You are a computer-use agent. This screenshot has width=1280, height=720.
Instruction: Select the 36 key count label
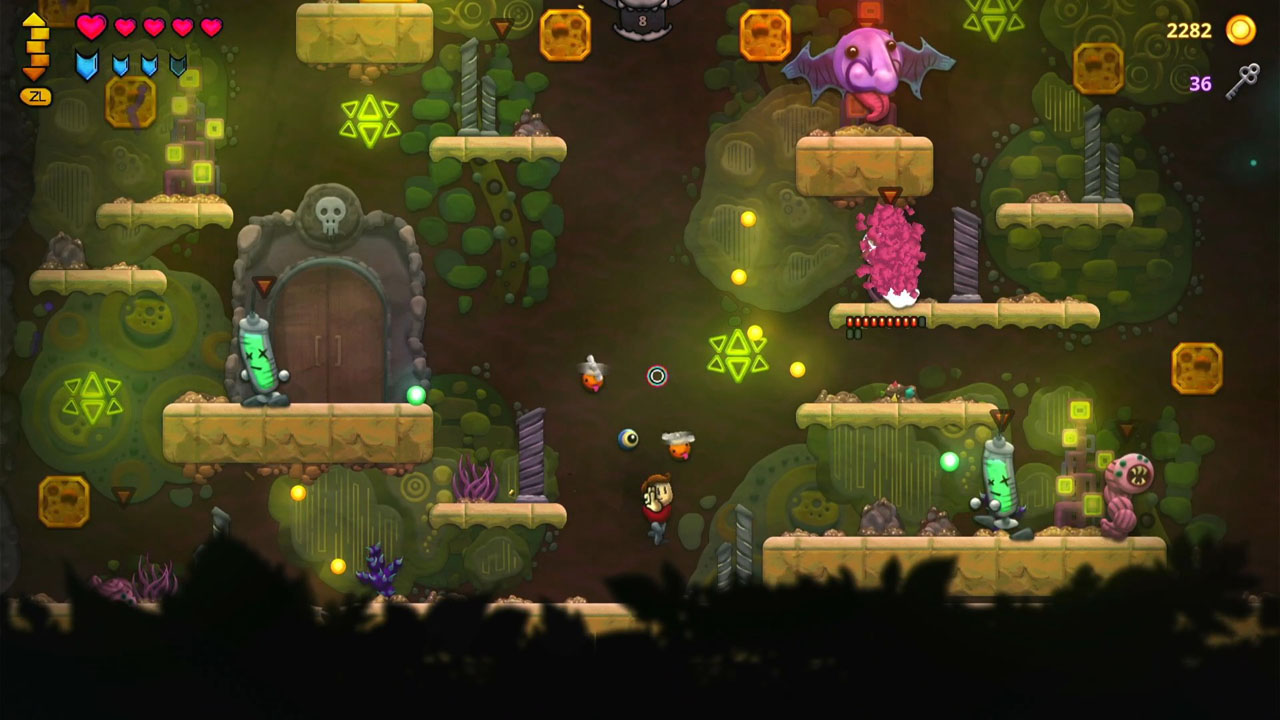click(x=1200, y=82)
